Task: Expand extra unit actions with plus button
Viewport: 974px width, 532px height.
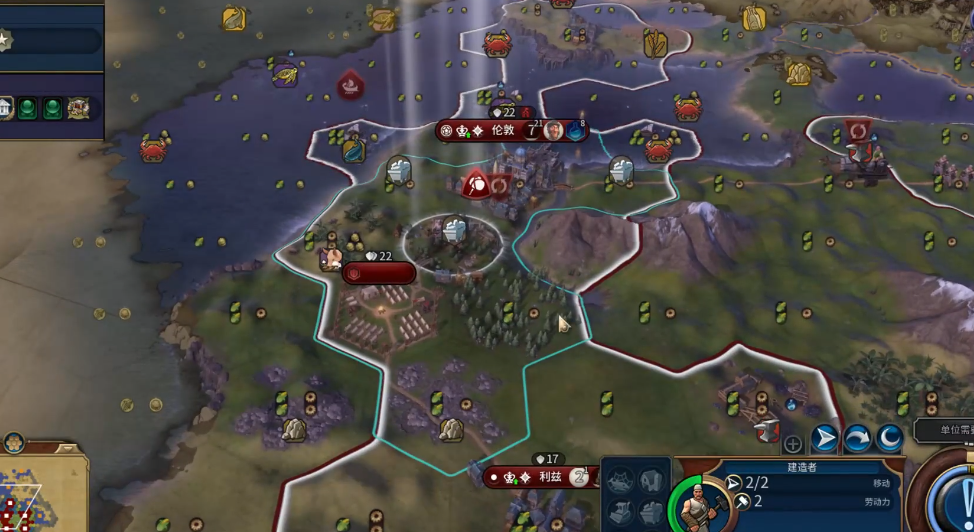Action: click(792, 444)
